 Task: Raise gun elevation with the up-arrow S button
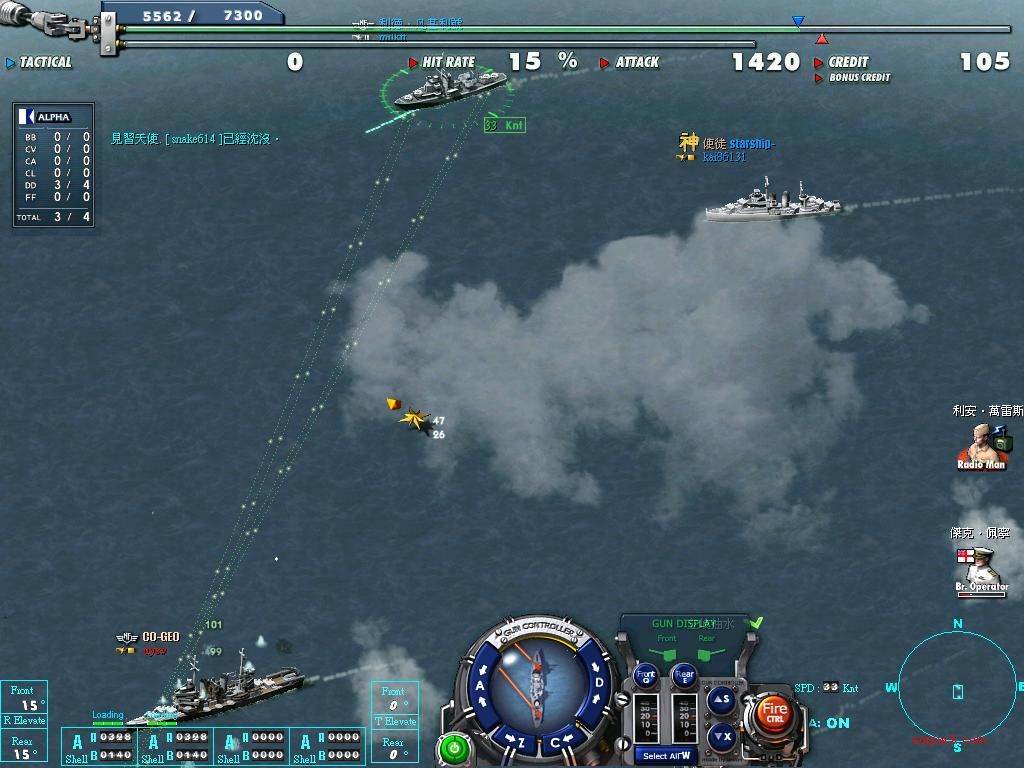(x=722, y=700)
